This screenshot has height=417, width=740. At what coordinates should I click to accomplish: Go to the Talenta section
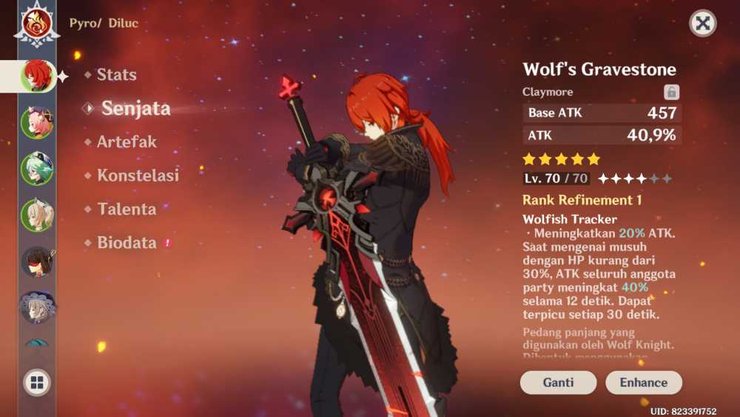coord(126,209)
